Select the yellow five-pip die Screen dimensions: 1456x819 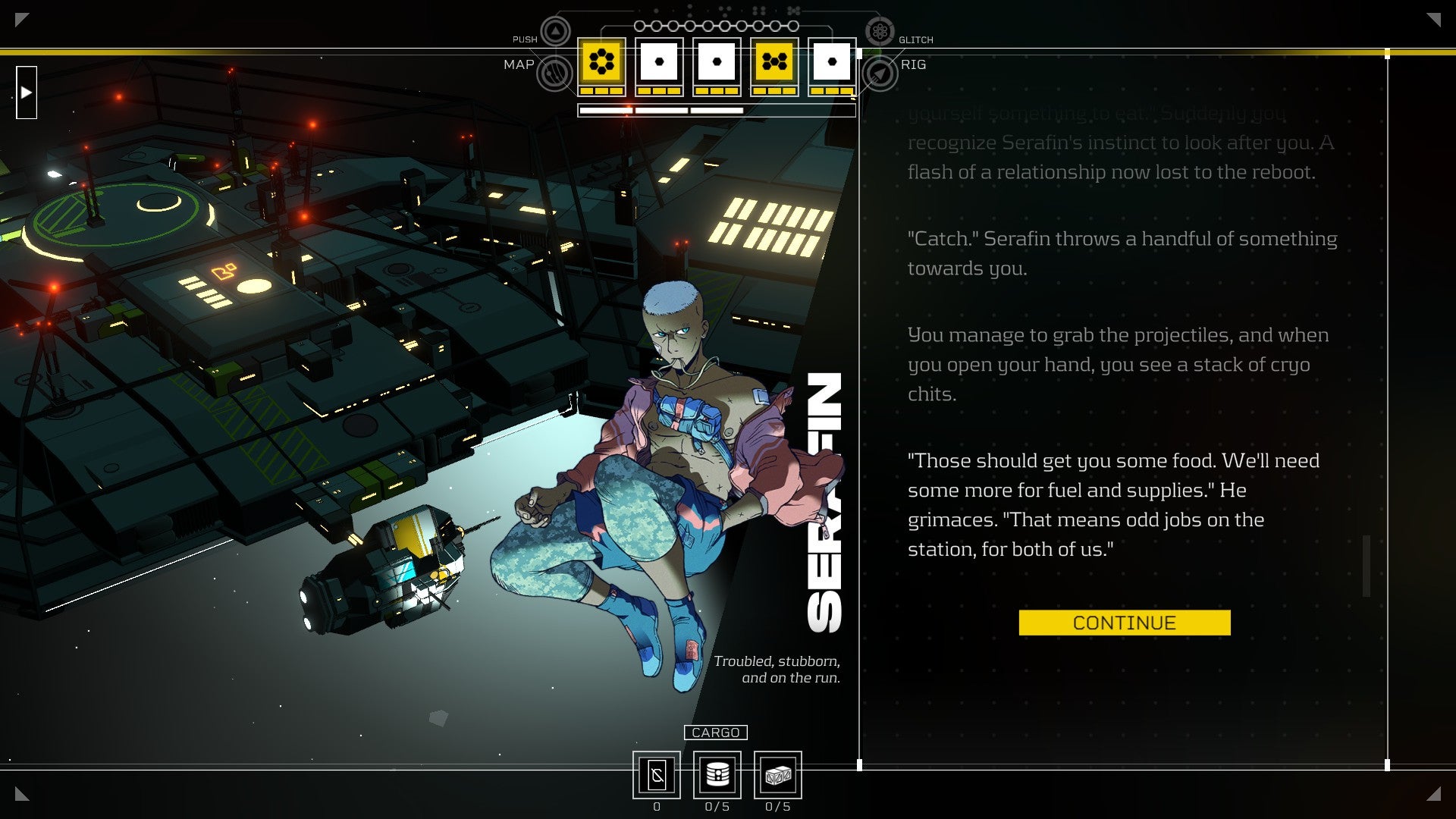(x=774, y=62)
